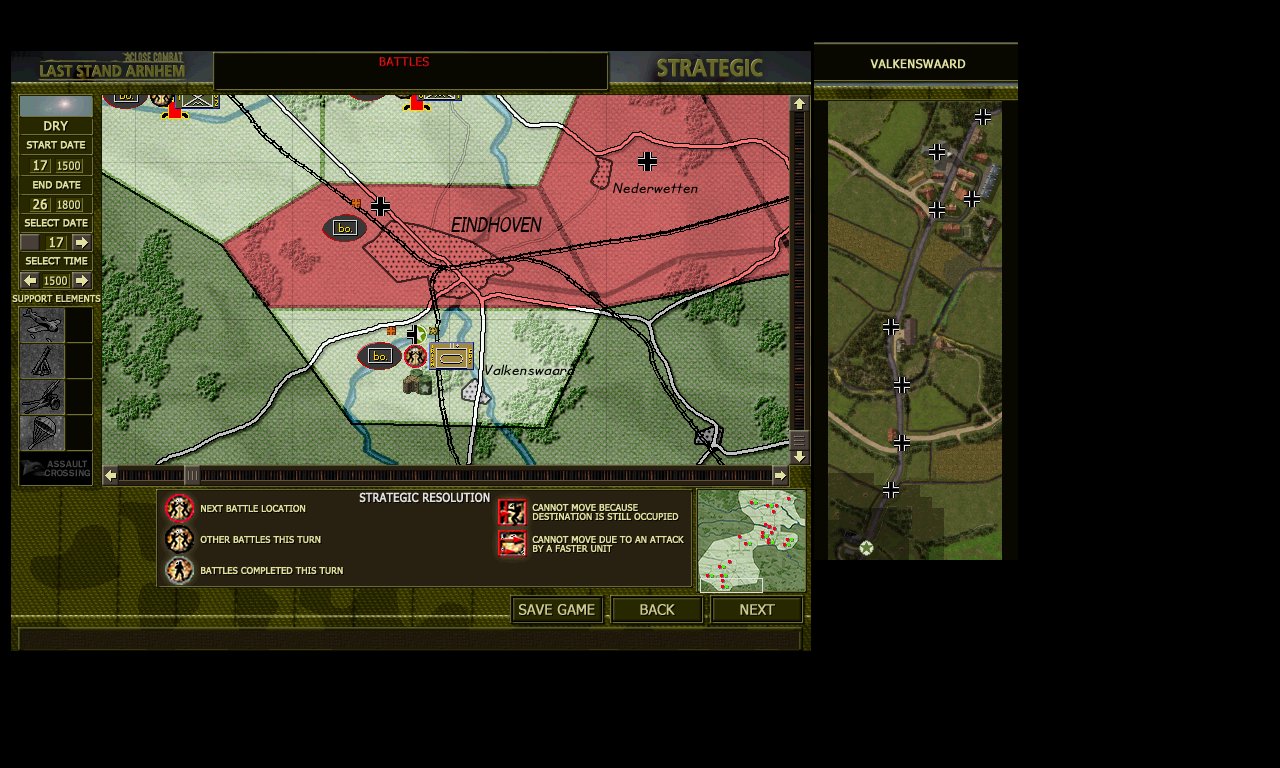Switch to the Strategic view tab
The height and width of the screenshot is (768, 1280).
click(x=709, y=68)
